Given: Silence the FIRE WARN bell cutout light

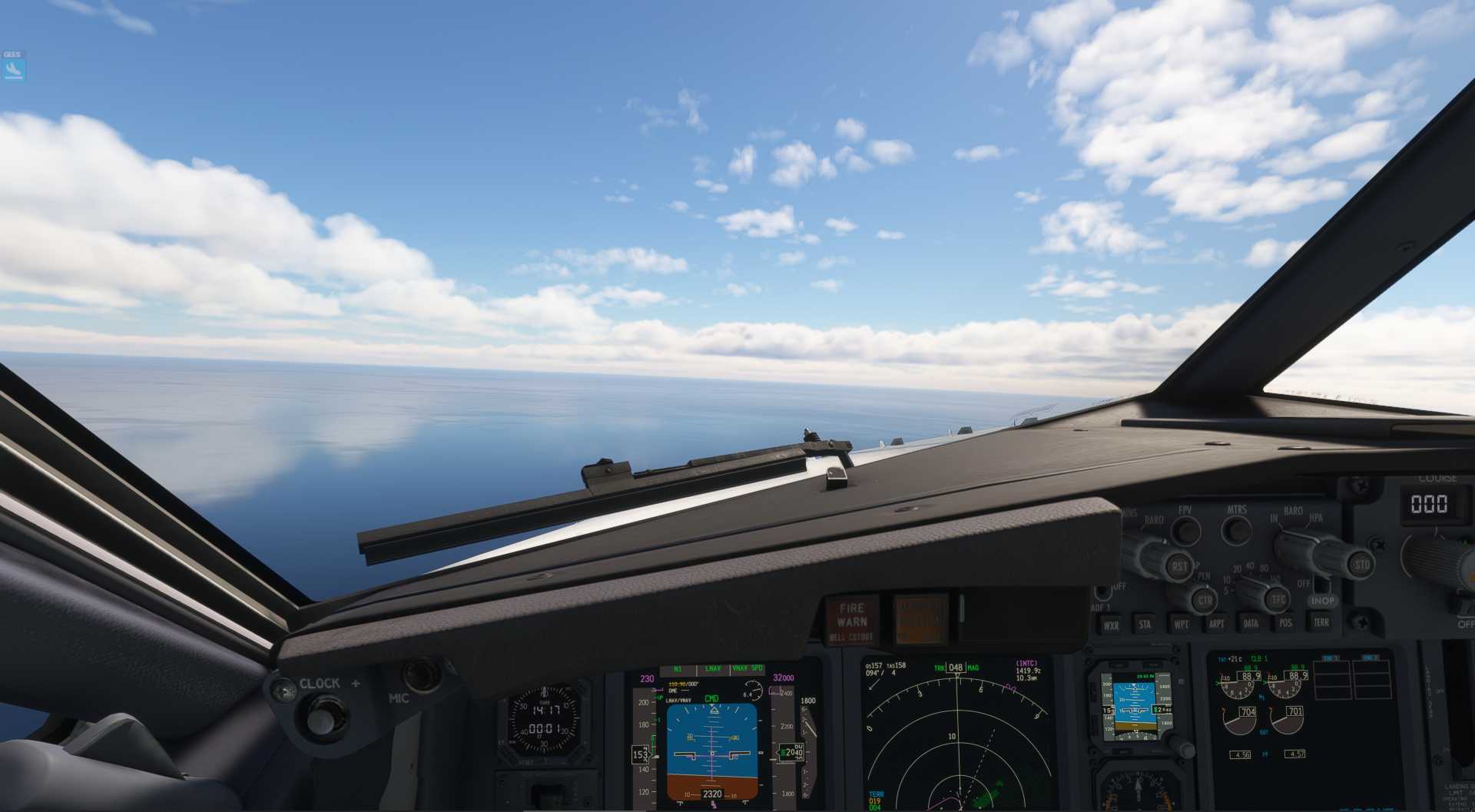Looking at the screenshot, I should point(851,620).
